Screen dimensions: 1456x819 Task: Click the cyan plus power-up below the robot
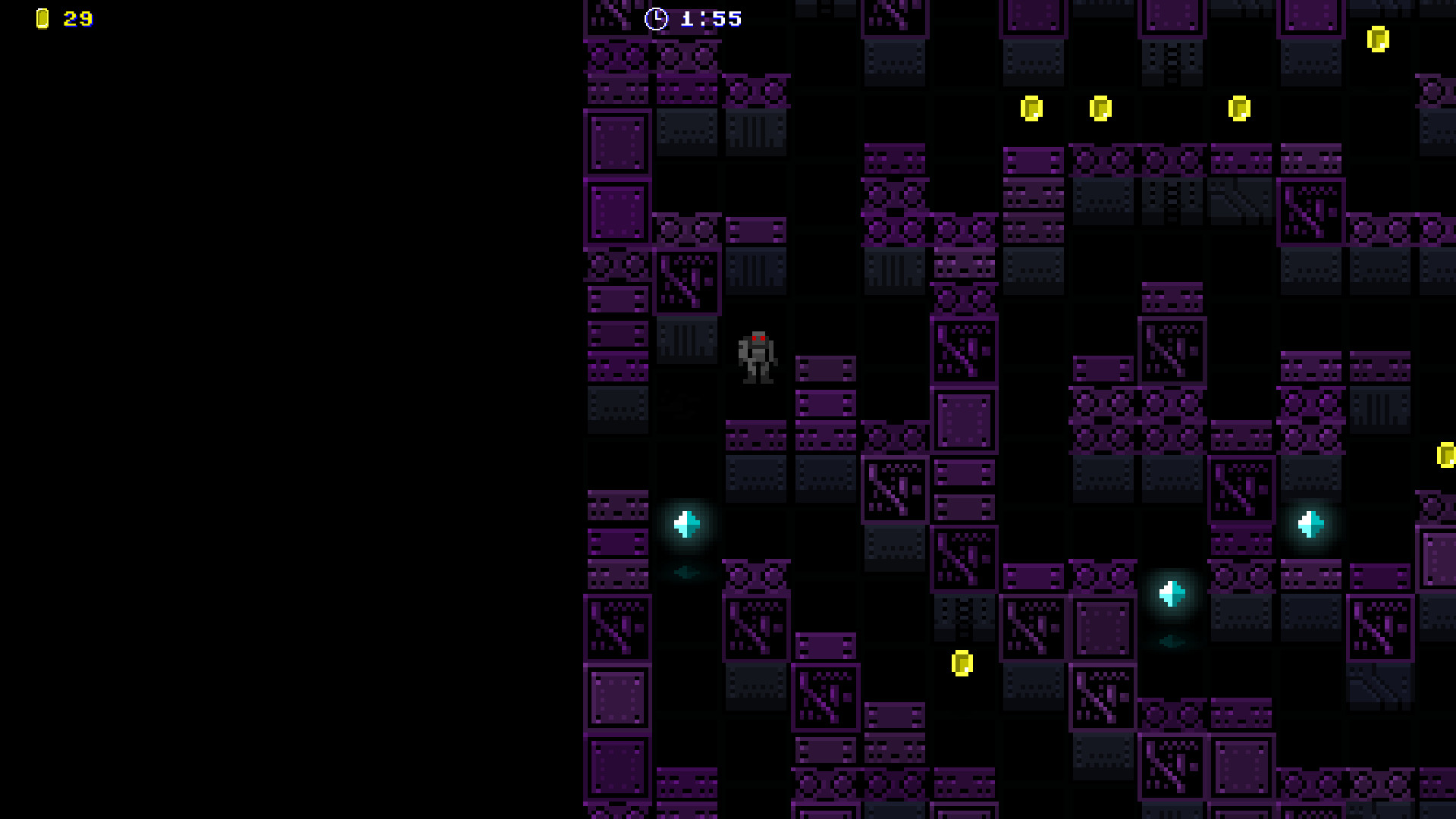tap(685, 523)
